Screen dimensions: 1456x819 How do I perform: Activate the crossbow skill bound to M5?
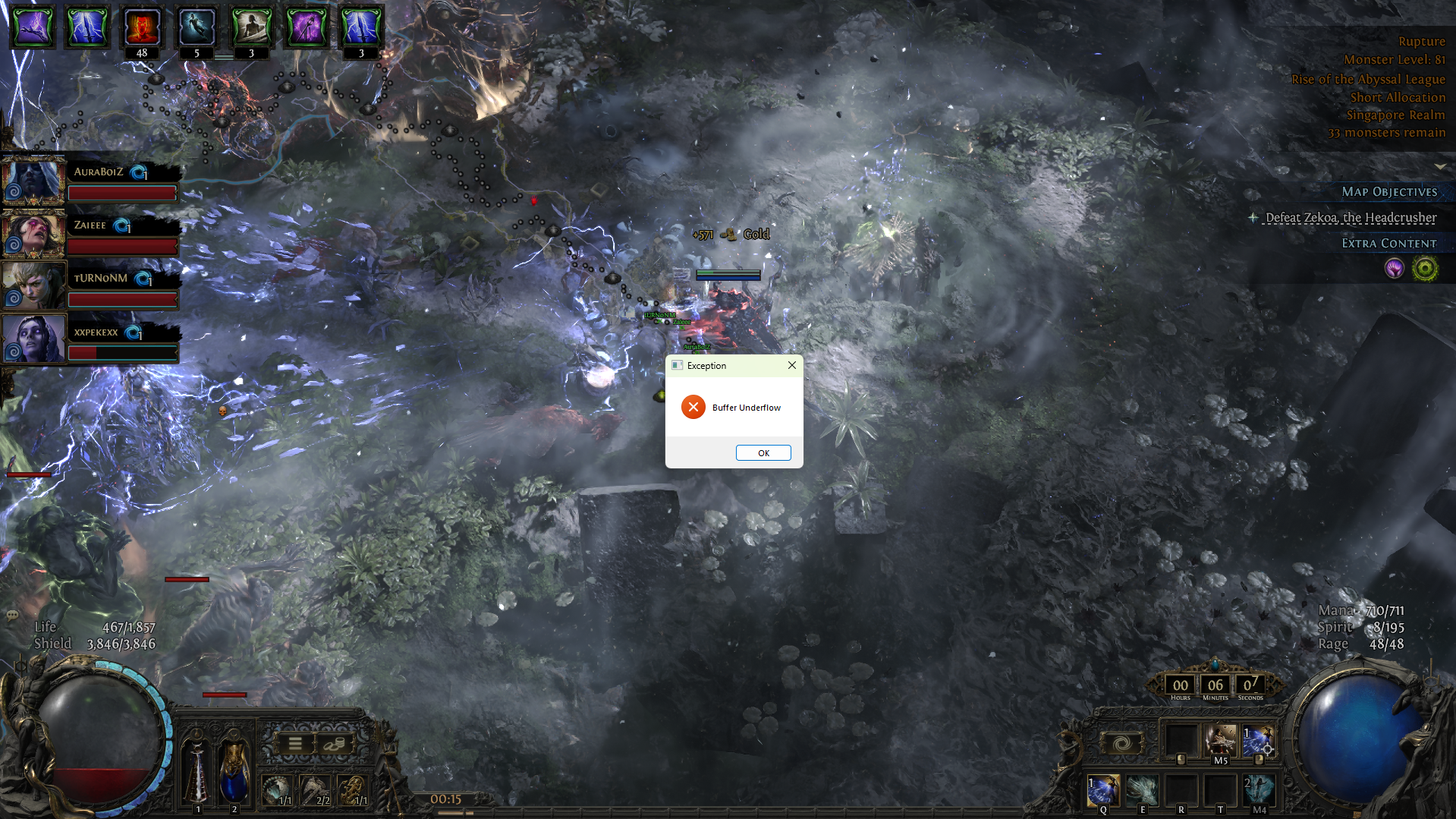click(x=1220, y=740)
